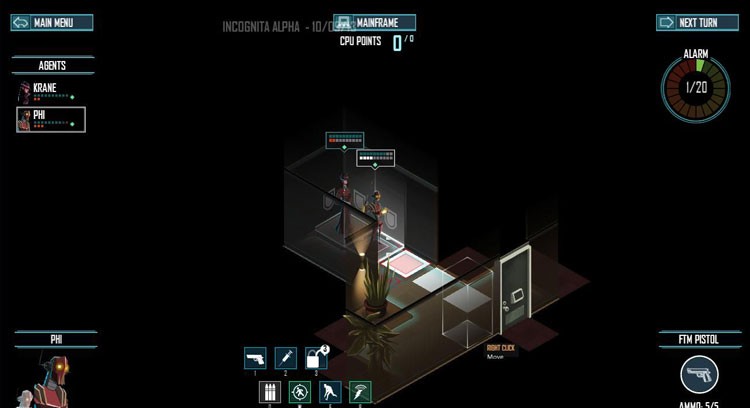The height and width of the screenshot is (408, 750).
Task: Choose the pistol item slot
Action: pos(255,358)
